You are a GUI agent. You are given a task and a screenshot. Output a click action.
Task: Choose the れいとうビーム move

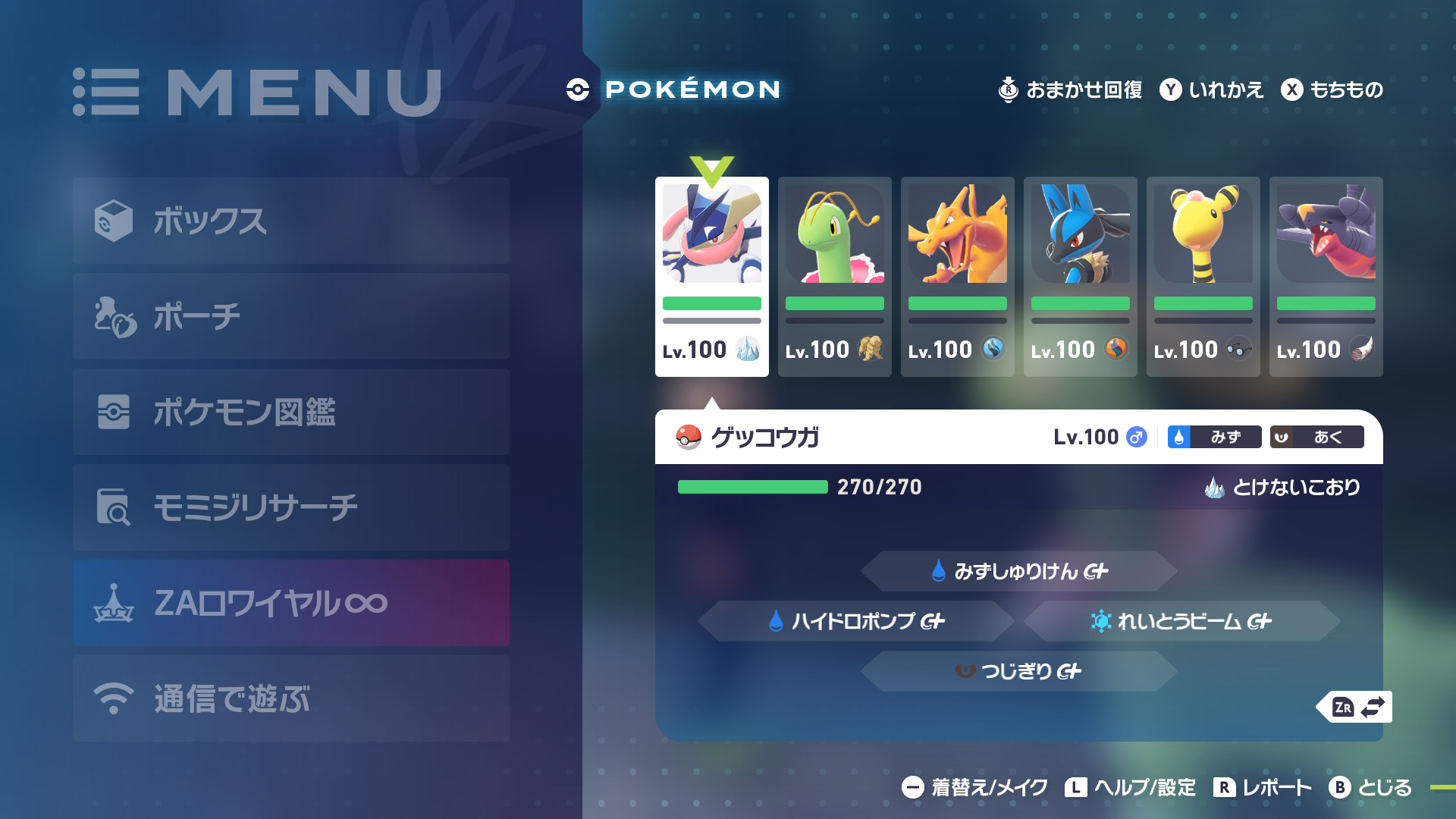click(1181, 621)
